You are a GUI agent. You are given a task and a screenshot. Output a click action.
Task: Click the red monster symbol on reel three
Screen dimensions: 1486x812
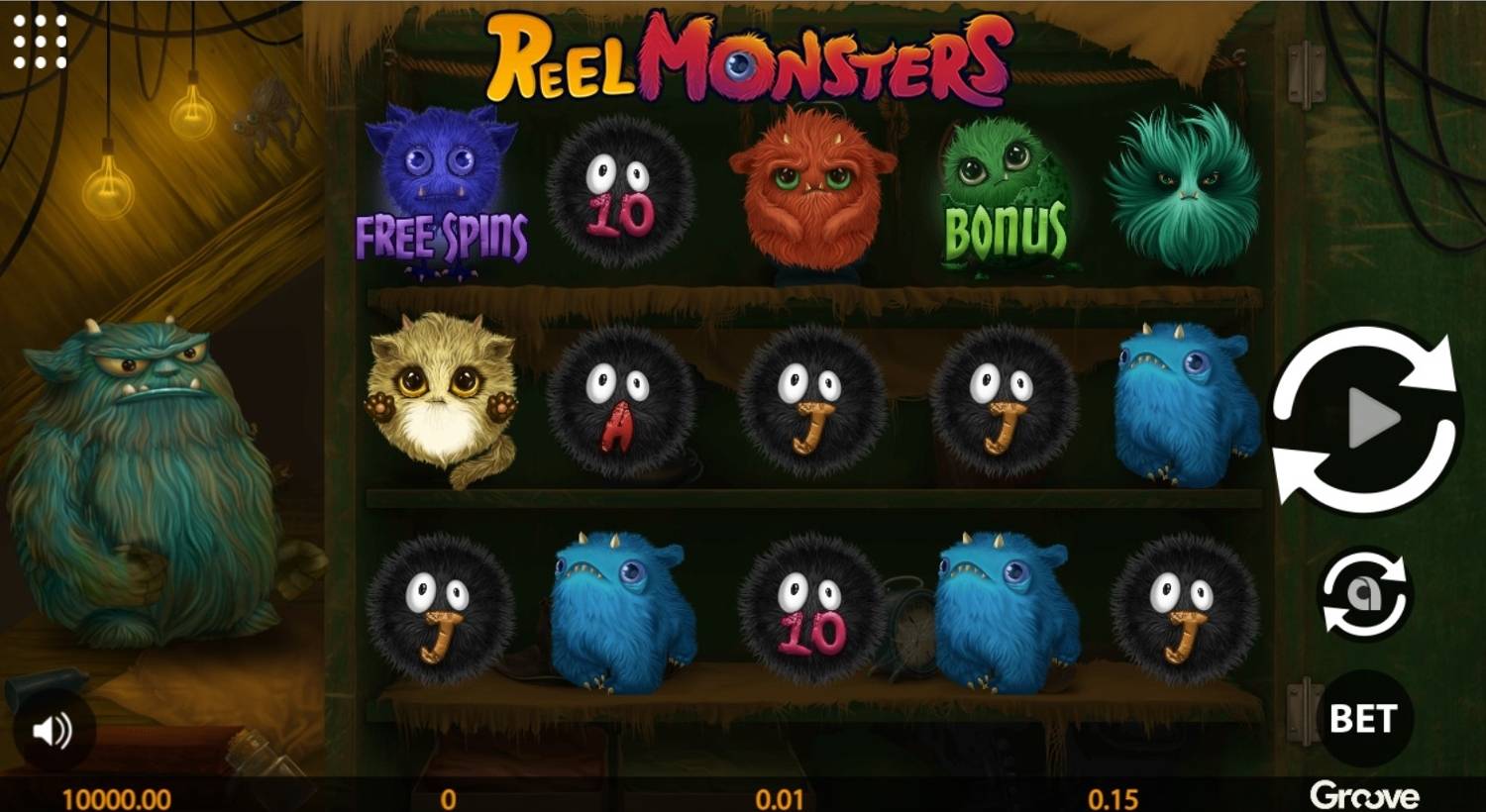[x=812, y=193]
